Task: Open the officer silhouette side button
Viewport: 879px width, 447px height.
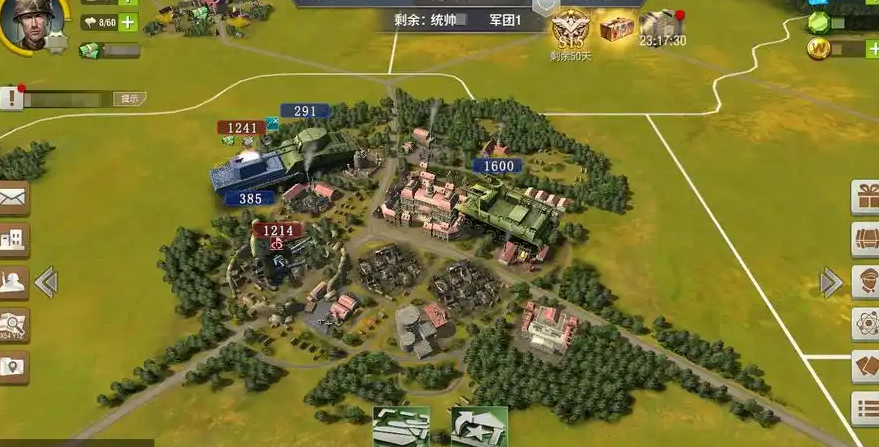Action: tap(14, 282)
